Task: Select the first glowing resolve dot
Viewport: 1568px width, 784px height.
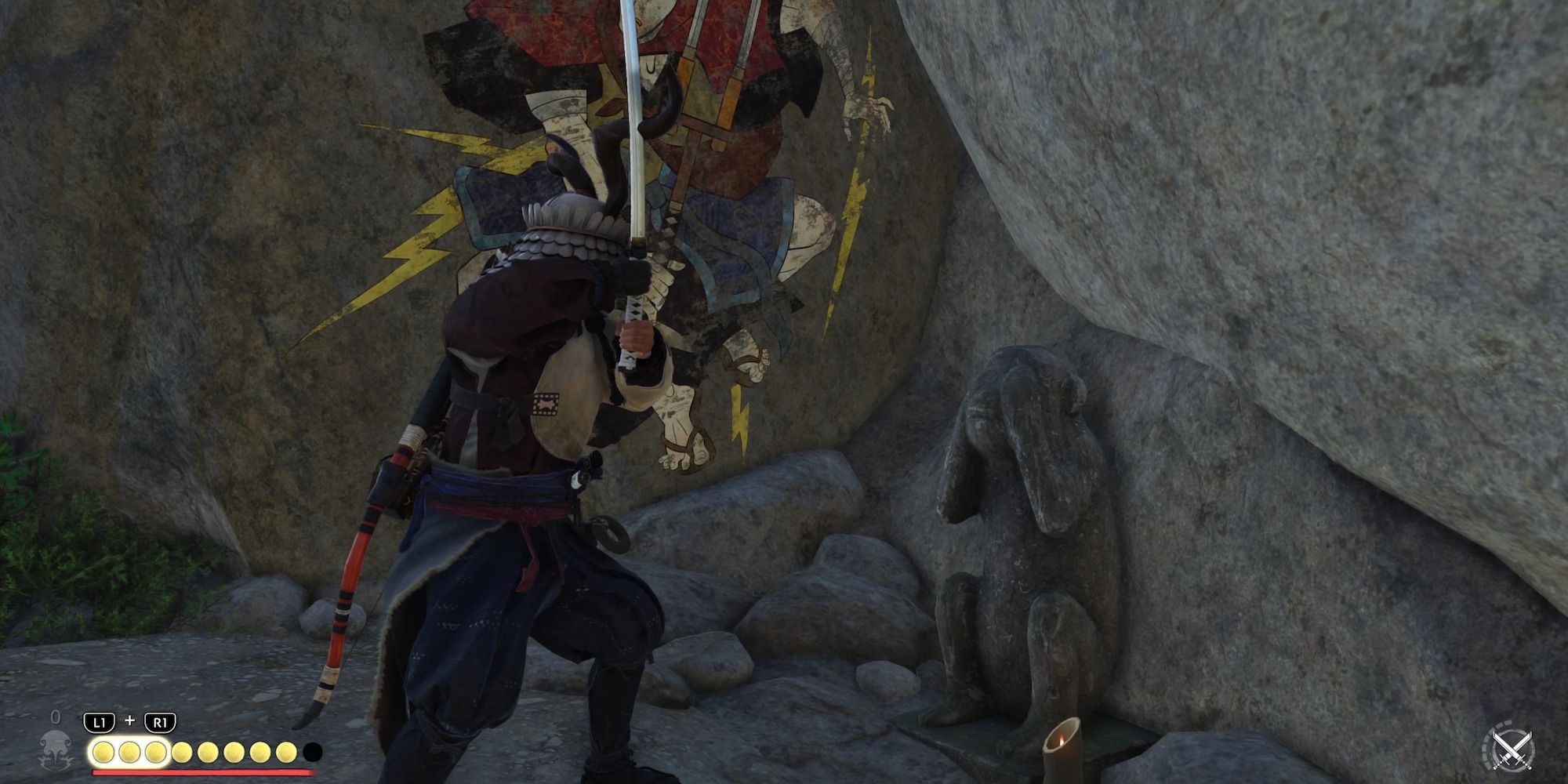Action: coord(104,752)
